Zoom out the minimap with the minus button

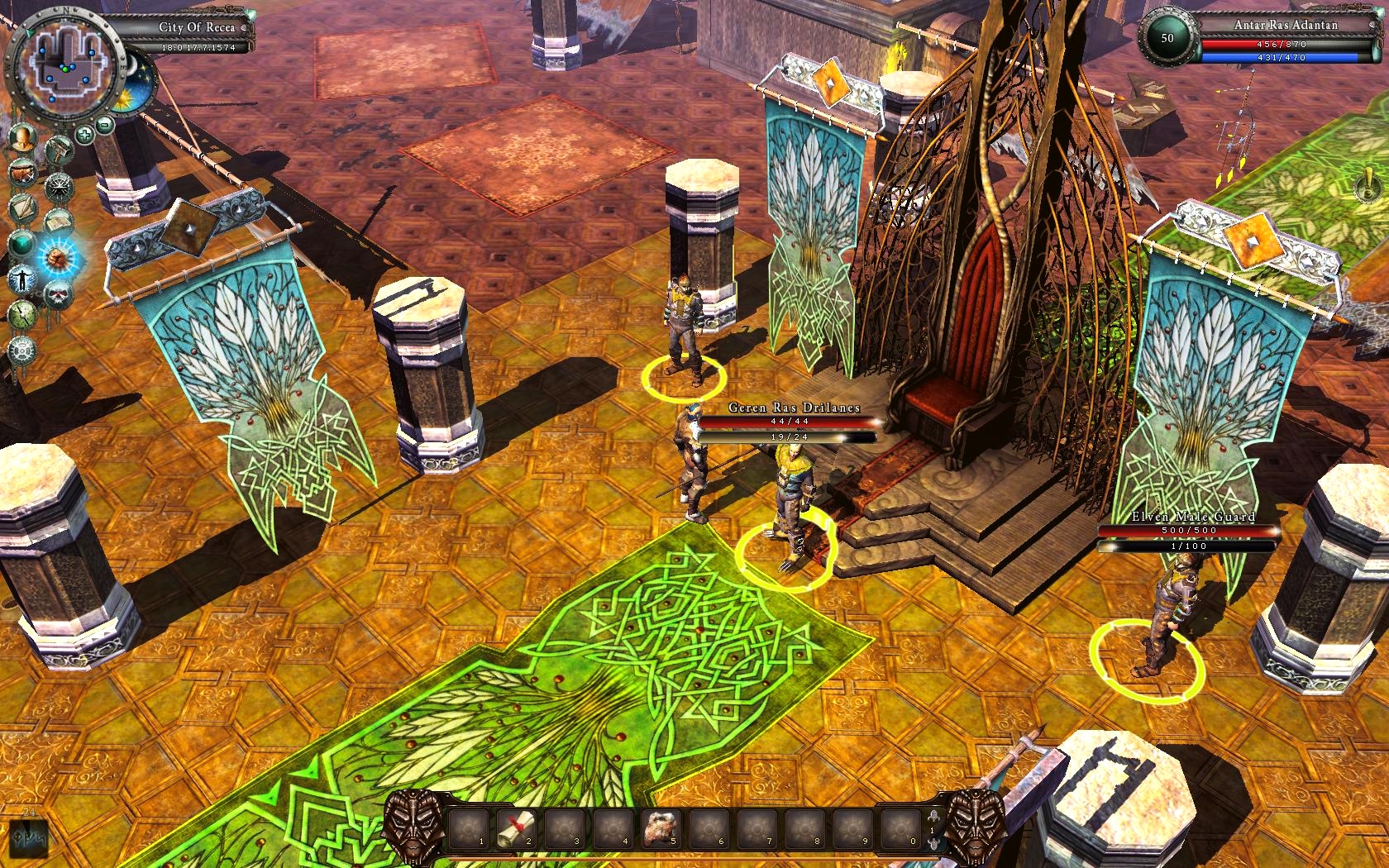coord(105,125)
